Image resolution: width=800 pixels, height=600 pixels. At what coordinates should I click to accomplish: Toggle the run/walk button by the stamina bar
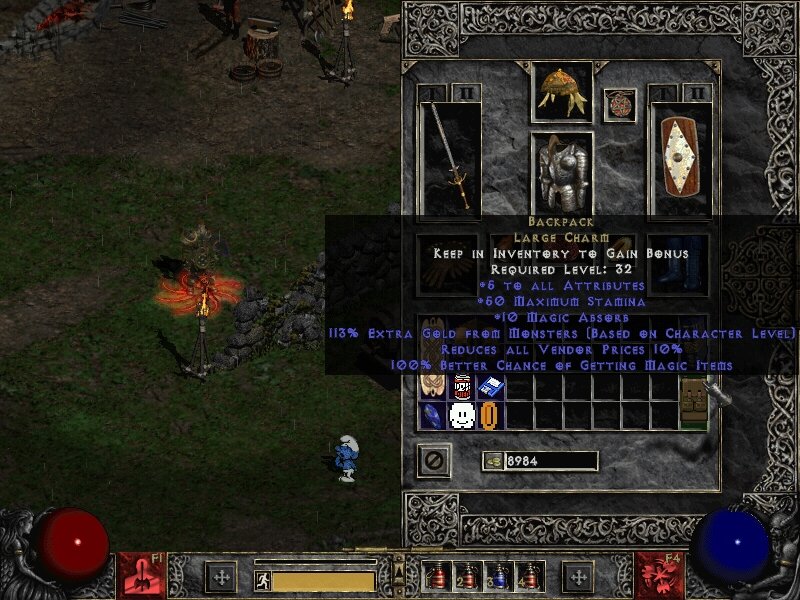262,580
